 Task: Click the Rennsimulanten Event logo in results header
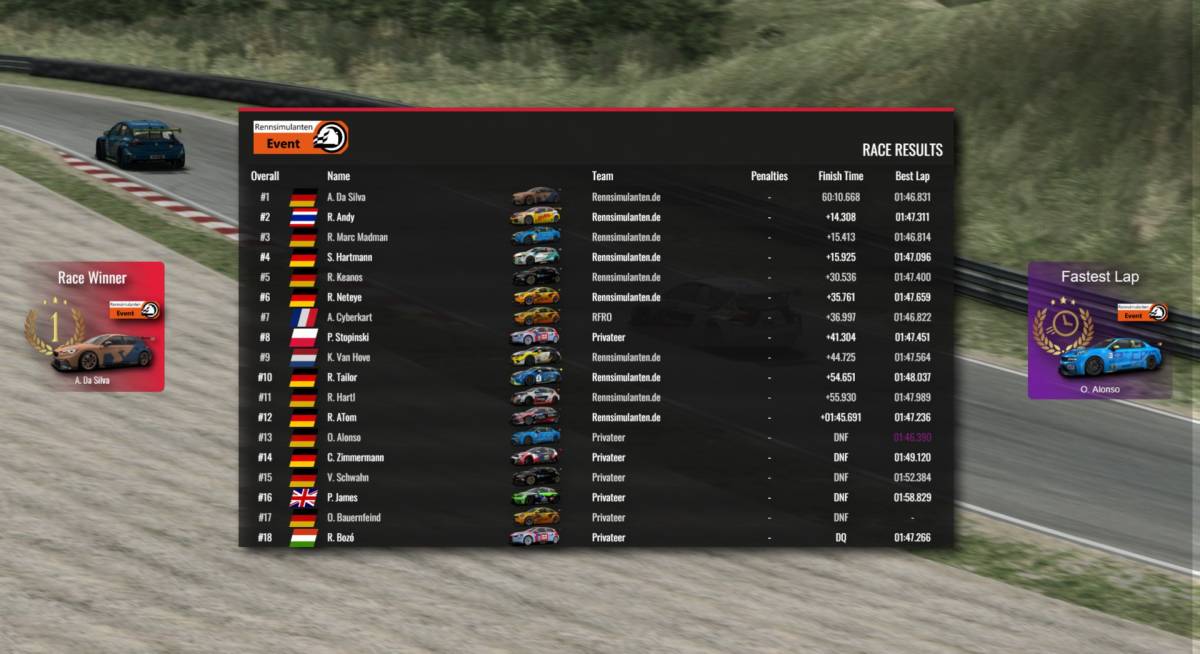click(x=300, y=137)
